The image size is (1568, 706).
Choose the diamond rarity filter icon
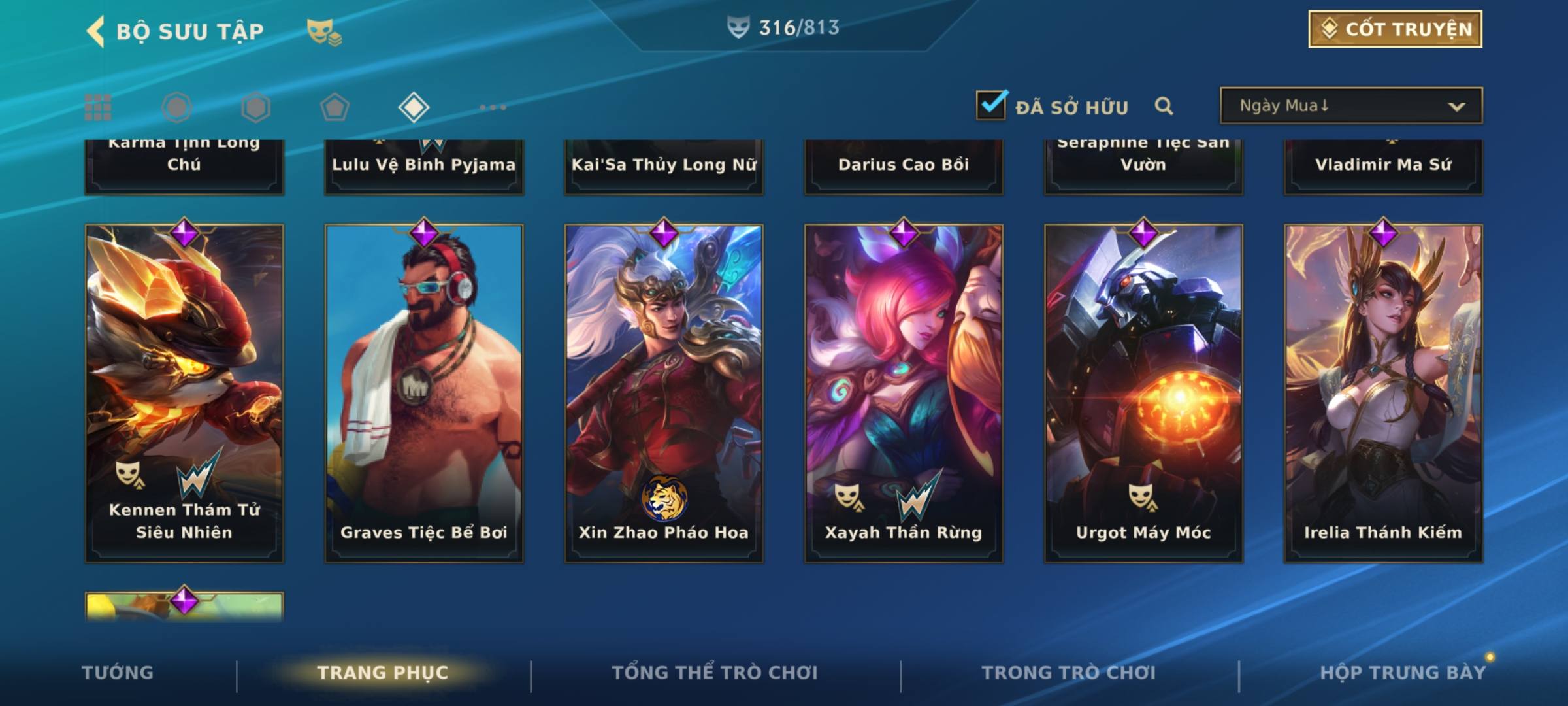pyautogui.click(x=414, y=107)
